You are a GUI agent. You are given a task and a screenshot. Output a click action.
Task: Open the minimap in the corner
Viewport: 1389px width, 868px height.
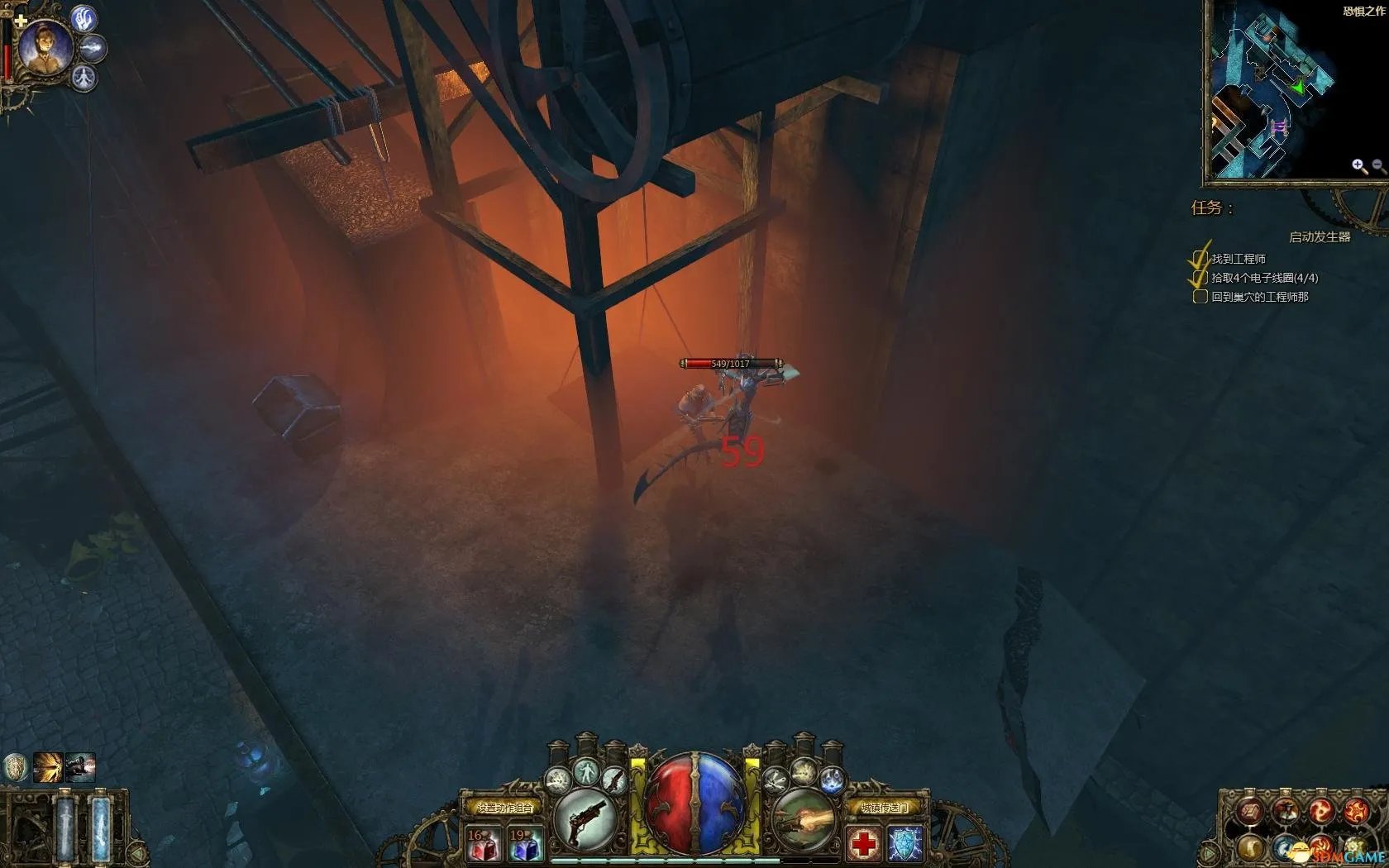(x=1273, y=91)
